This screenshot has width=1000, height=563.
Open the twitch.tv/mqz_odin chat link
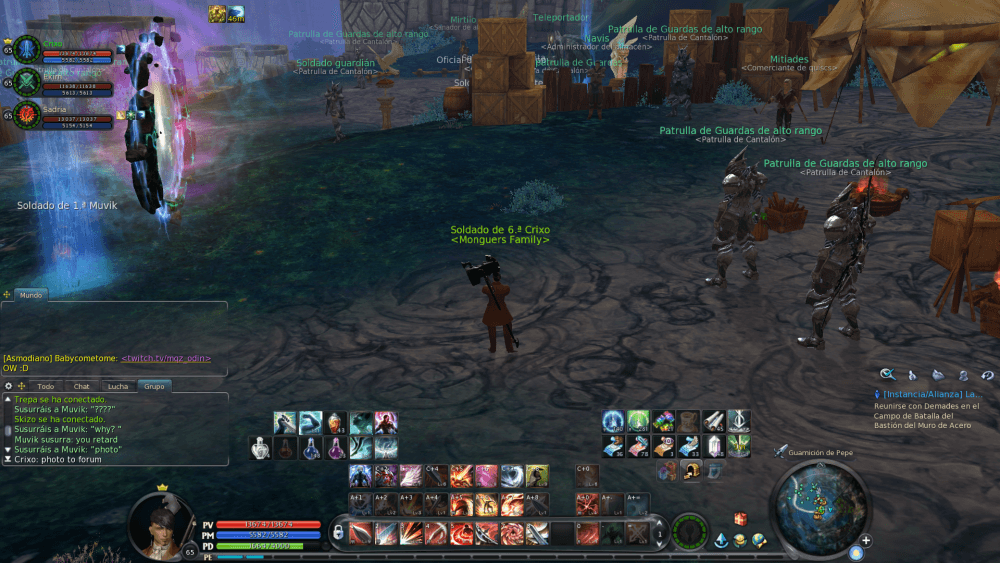166,358
